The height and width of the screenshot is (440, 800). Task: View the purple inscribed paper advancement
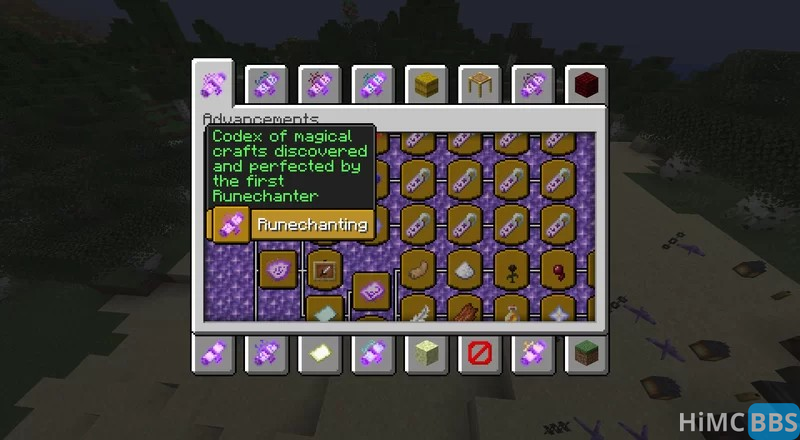click(x=370, y=291)
